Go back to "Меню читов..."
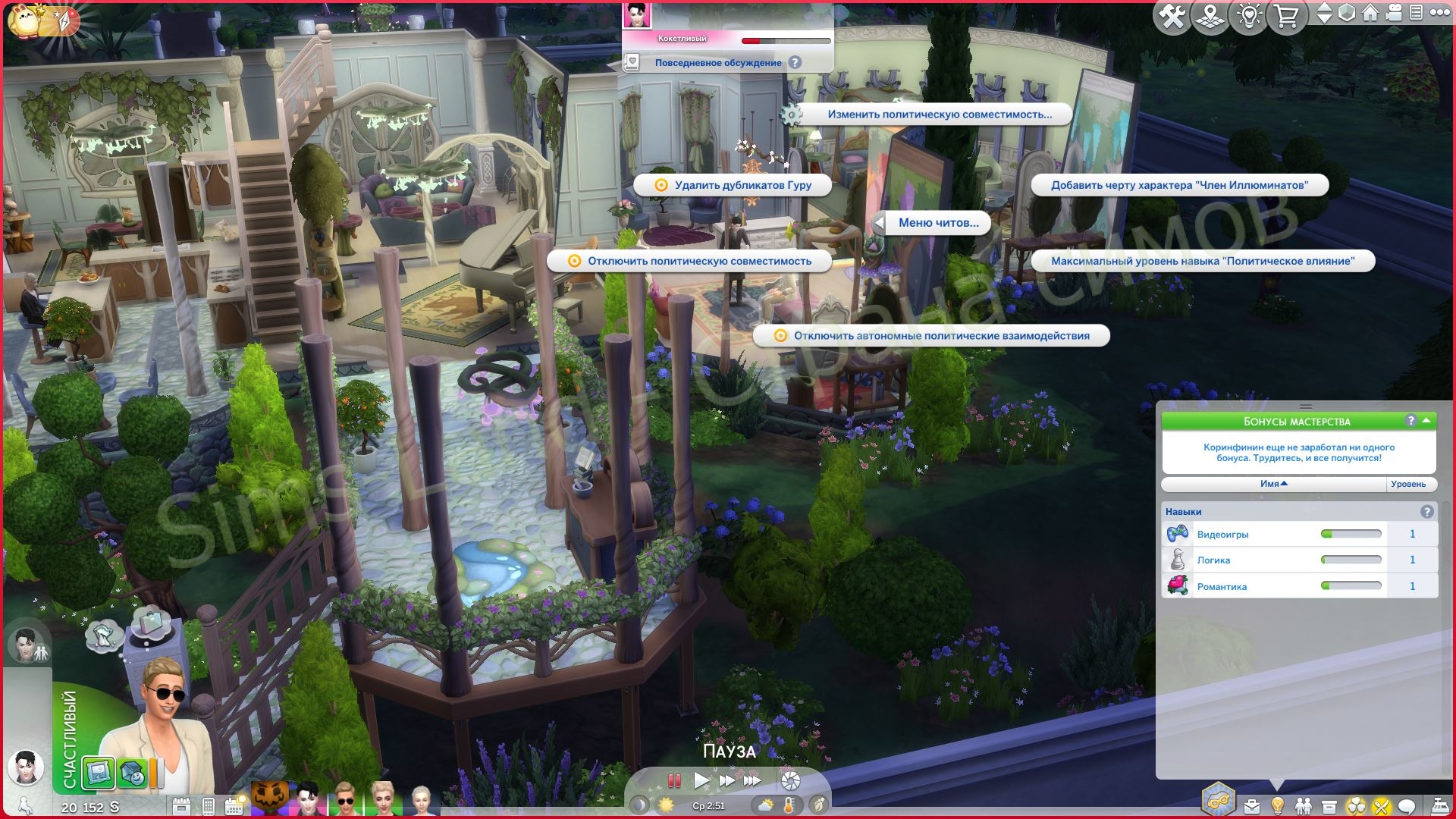 [x=938, y=223]
